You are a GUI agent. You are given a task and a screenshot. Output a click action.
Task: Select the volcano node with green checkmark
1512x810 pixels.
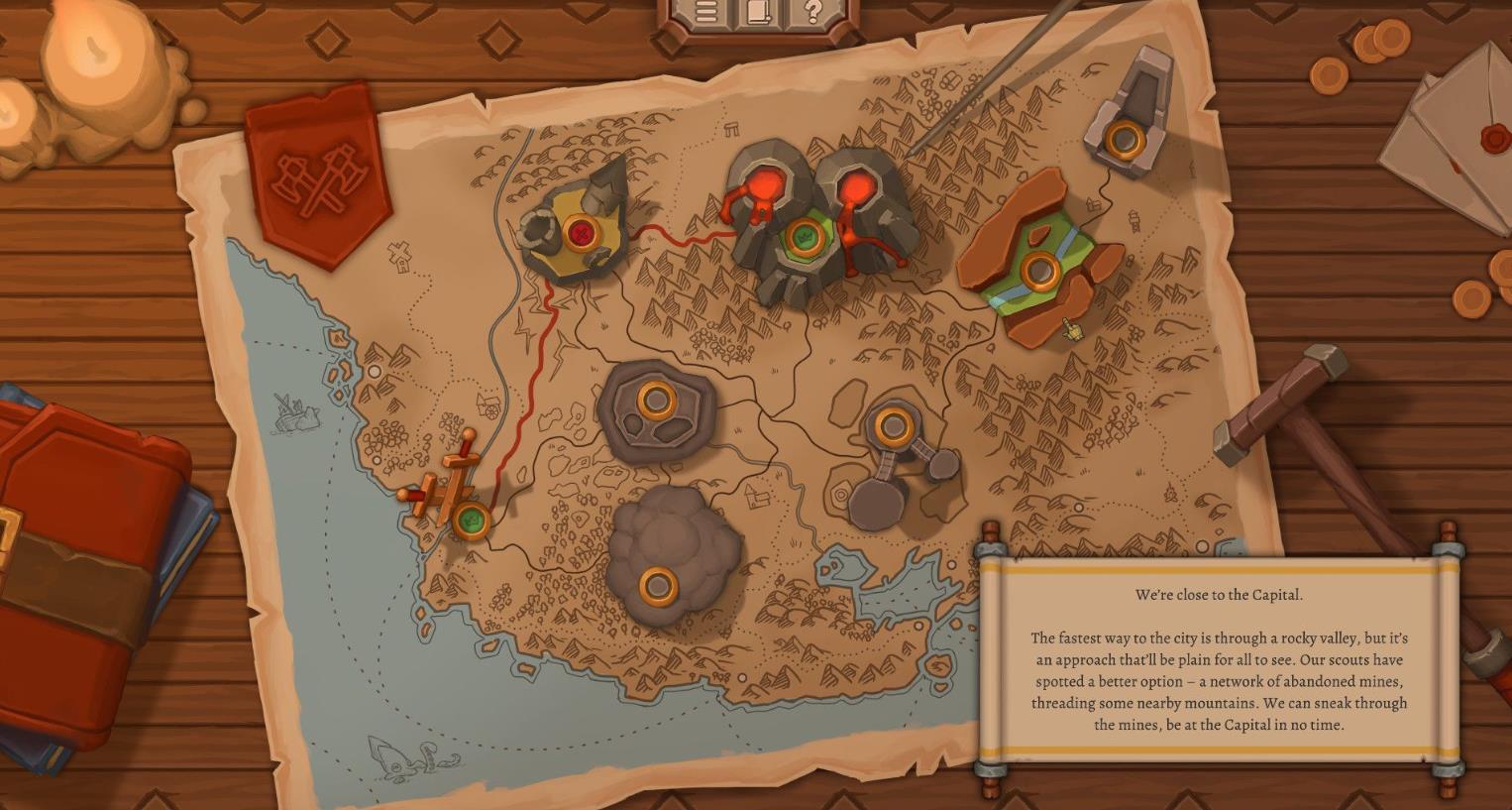(805, 238)
